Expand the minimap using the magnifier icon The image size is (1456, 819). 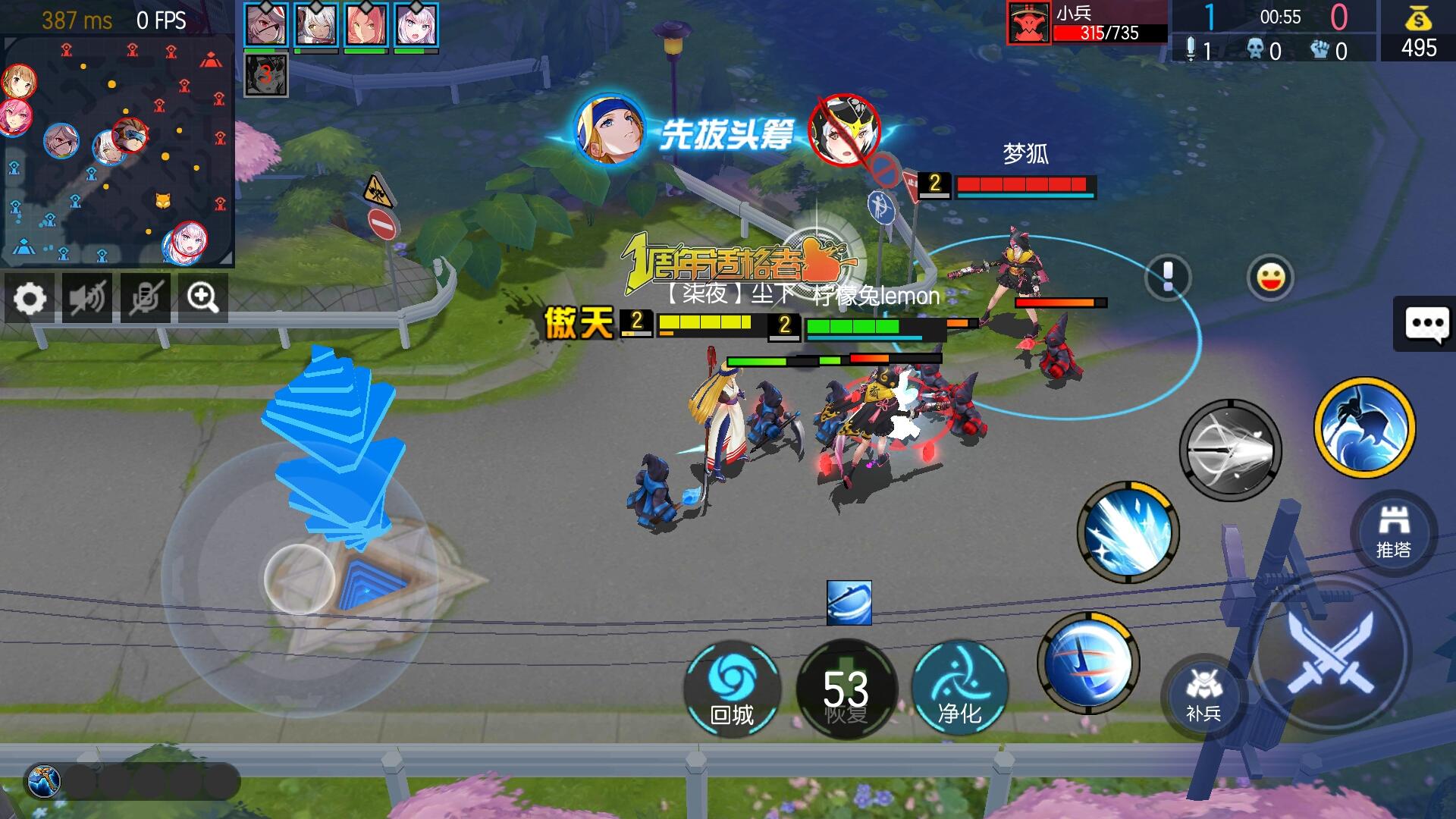(202, 298)
